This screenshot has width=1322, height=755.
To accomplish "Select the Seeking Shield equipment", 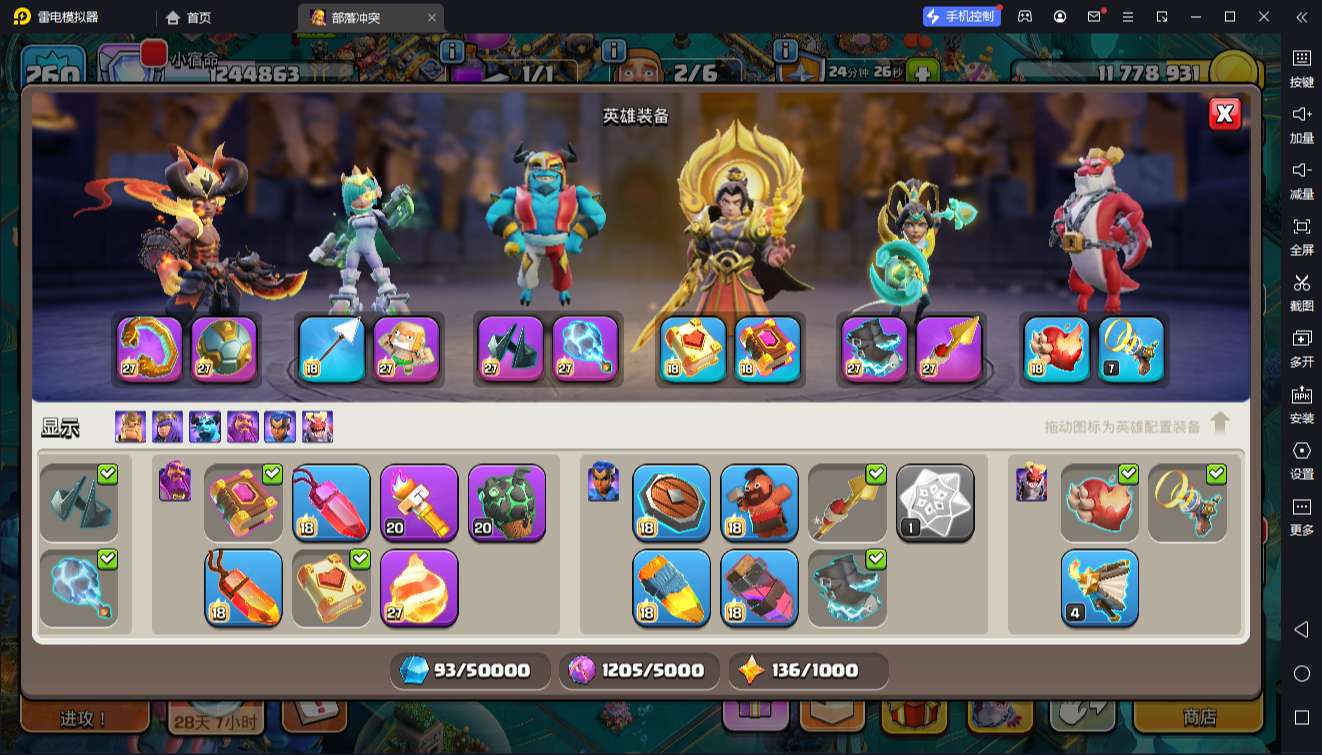I will pyautogui.click(x=671, y=503).
